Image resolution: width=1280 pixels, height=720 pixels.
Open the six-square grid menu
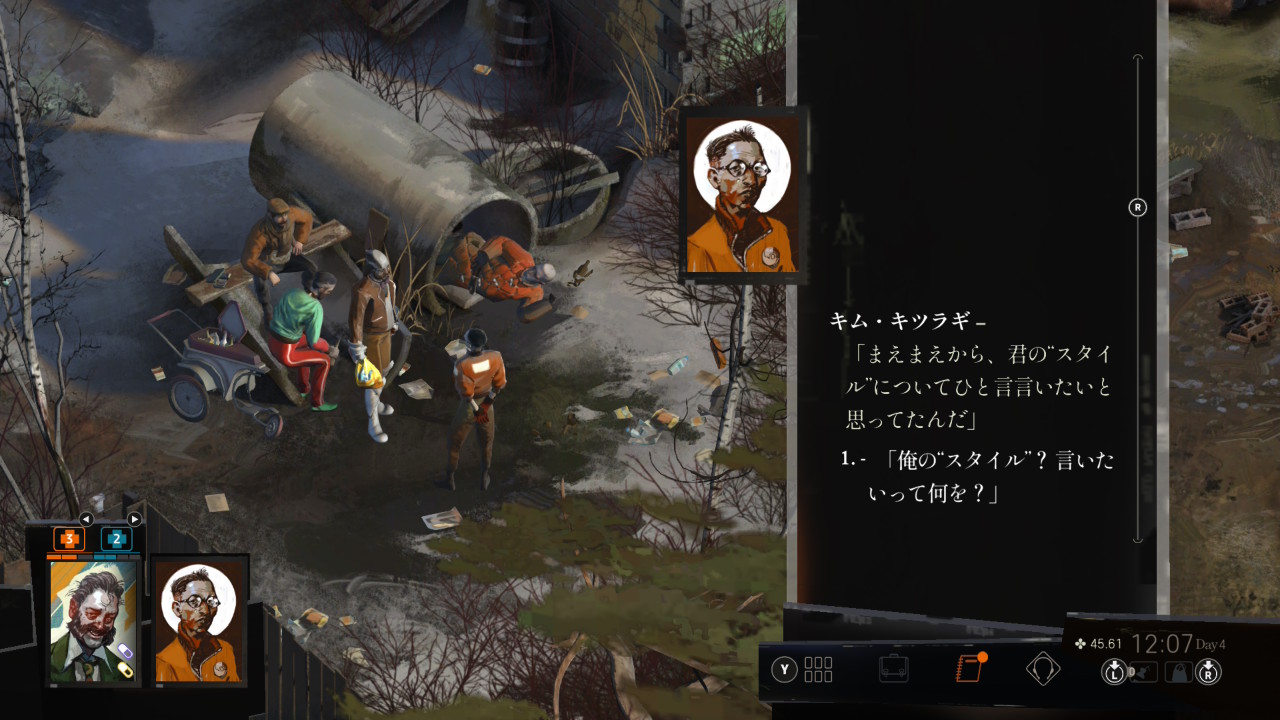point(818,669)
